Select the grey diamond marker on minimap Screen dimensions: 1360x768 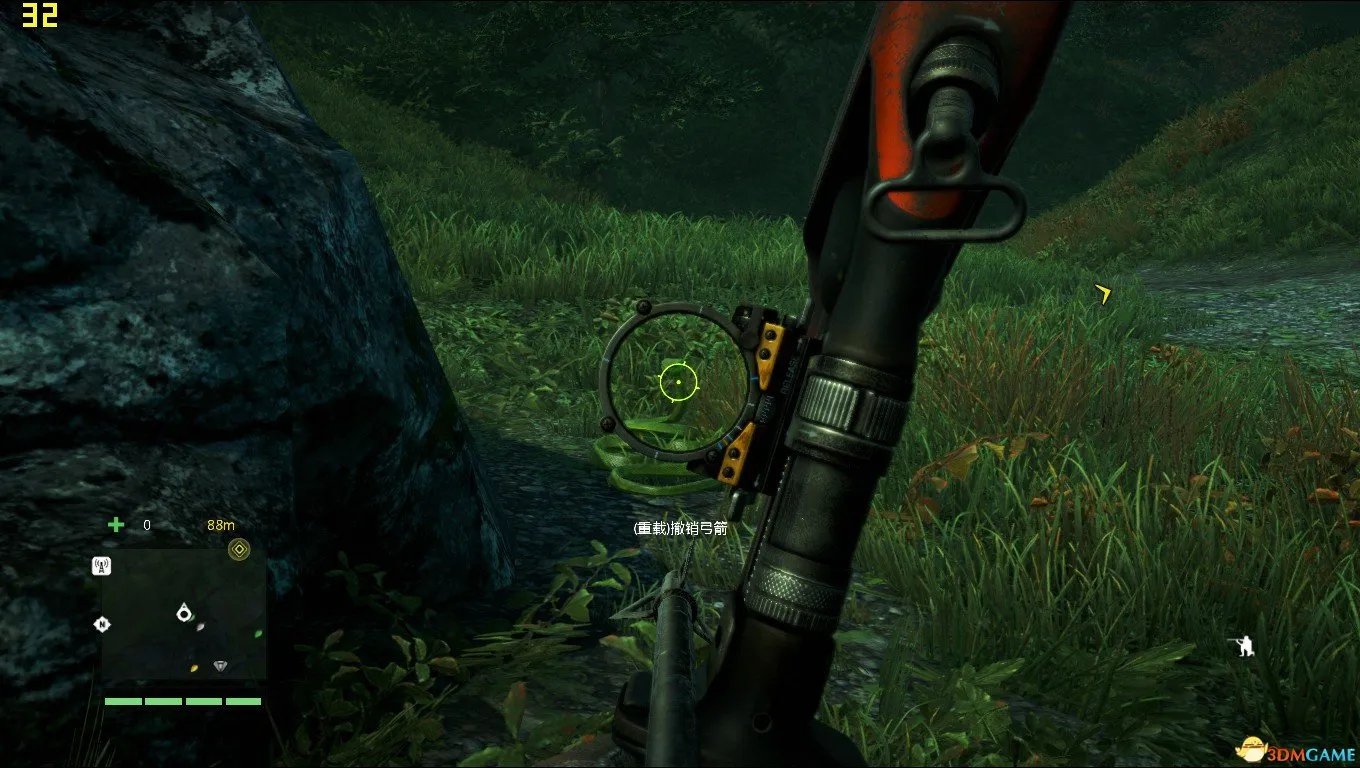pos(221,665)
